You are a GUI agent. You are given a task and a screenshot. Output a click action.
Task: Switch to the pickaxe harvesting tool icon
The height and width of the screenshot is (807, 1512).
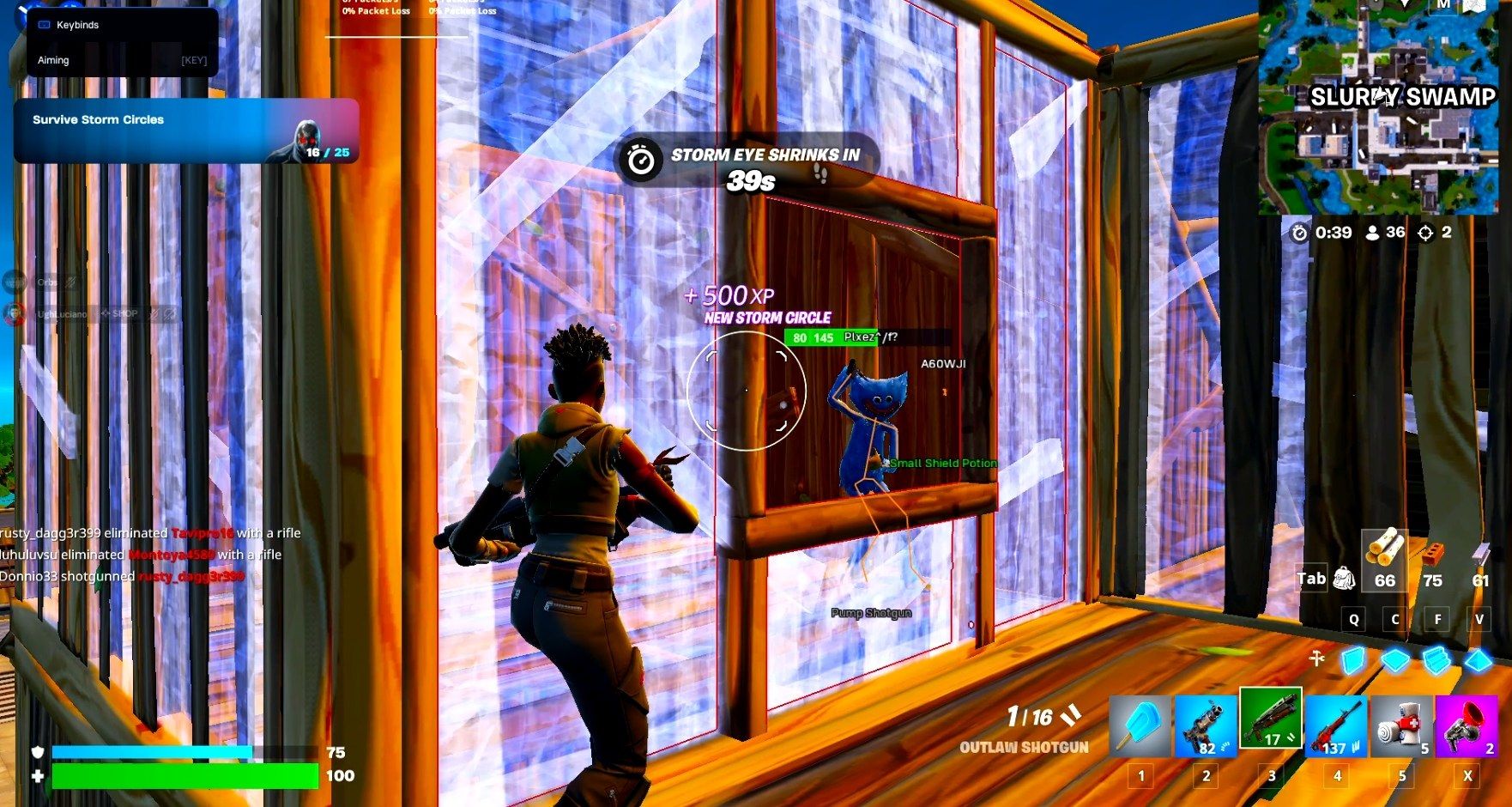point(1317,658)
